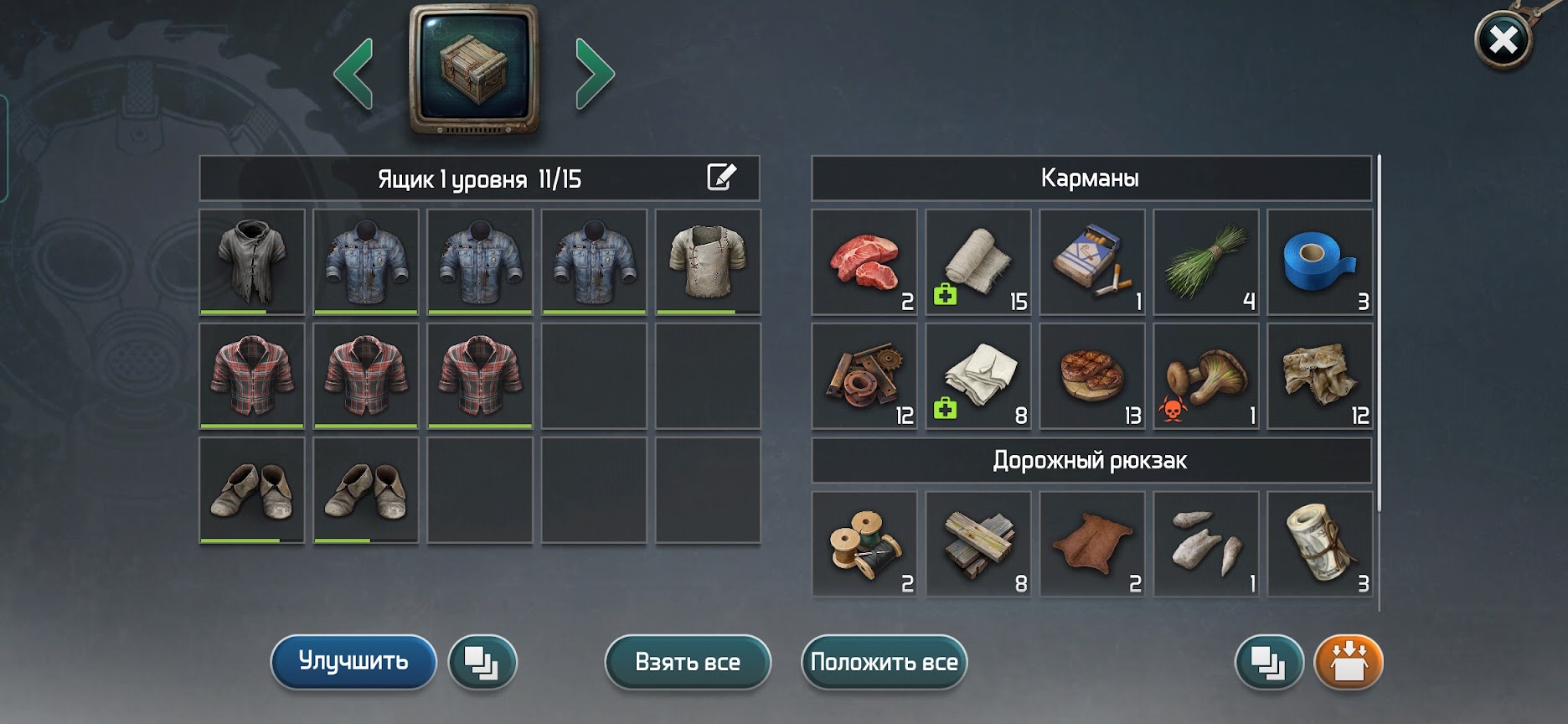
Task: Select the poisonous mushrooms slot
Action: click(x=1206, y=376)
